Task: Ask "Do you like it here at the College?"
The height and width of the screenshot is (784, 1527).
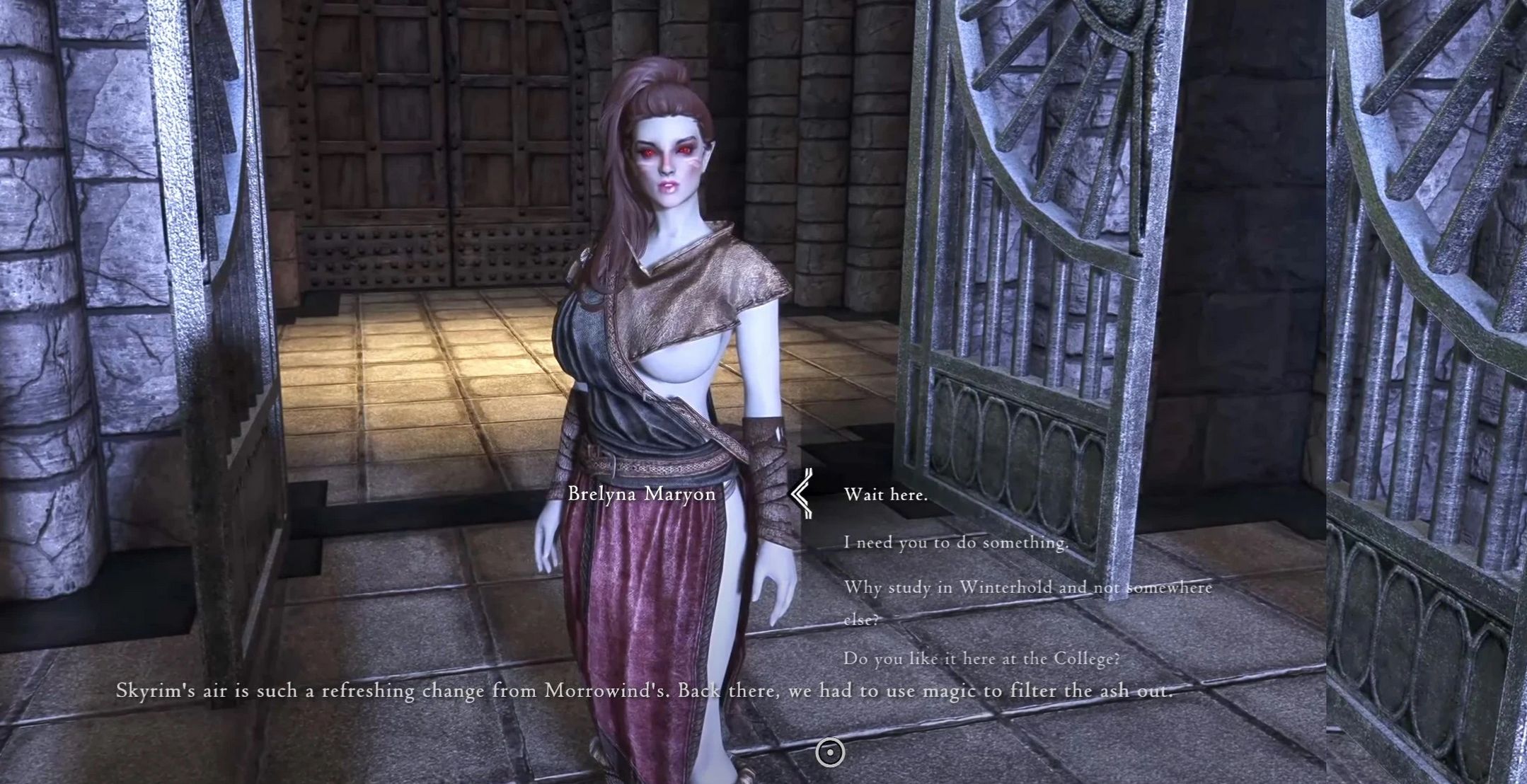Action: [981, 658]
